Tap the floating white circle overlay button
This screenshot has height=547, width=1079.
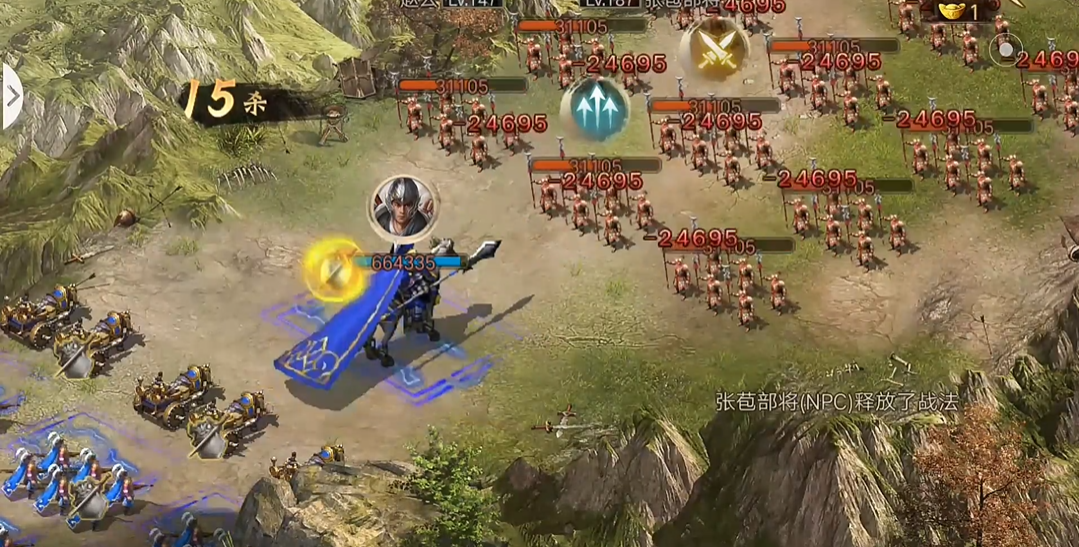coord(1004,49)
